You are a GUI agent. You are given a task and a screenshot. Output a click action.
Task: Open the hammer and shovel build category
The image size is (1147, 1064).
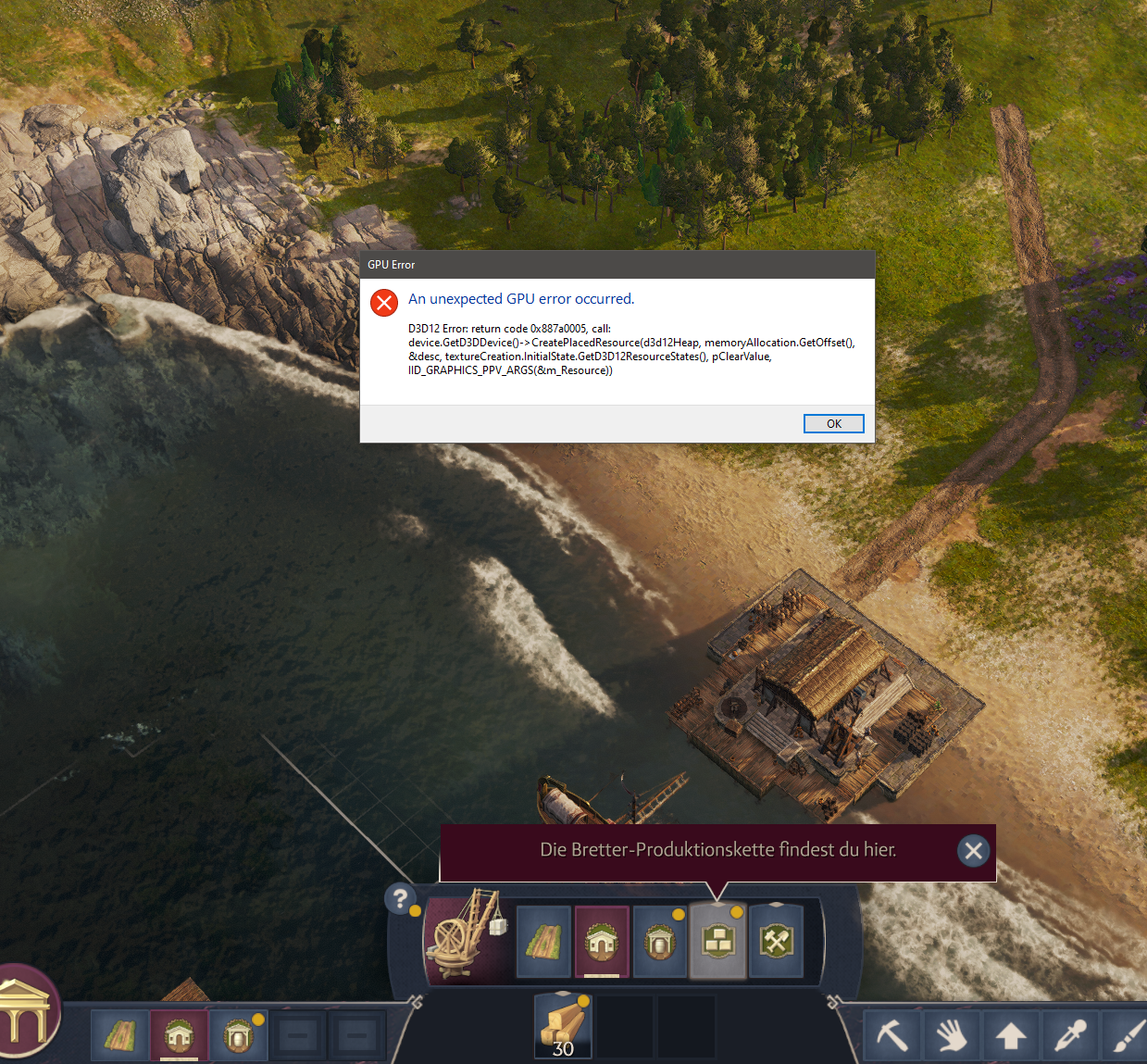click(777, 942)
